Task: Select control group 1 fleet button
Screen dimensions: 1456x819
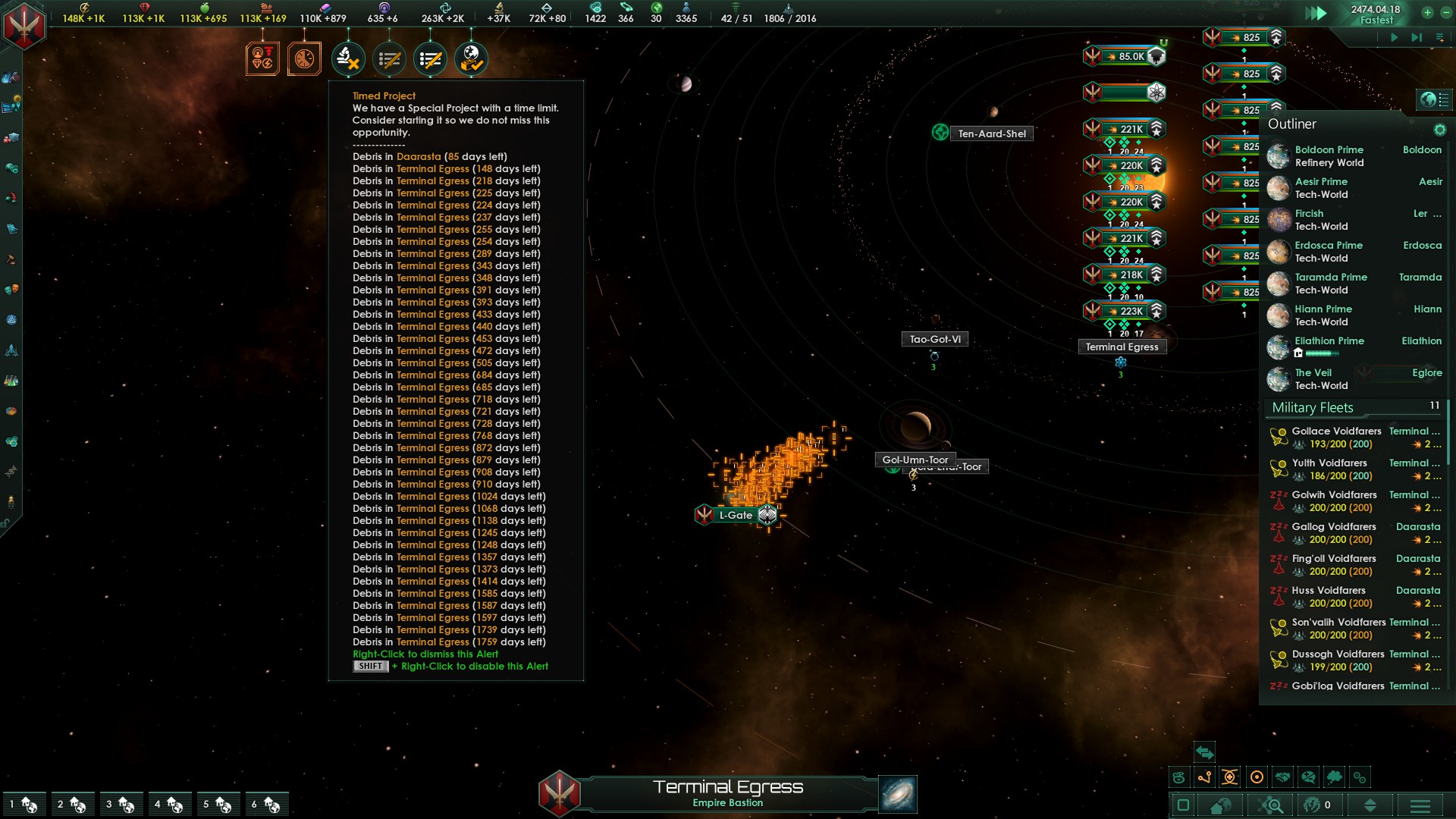Action: [24, 804]
